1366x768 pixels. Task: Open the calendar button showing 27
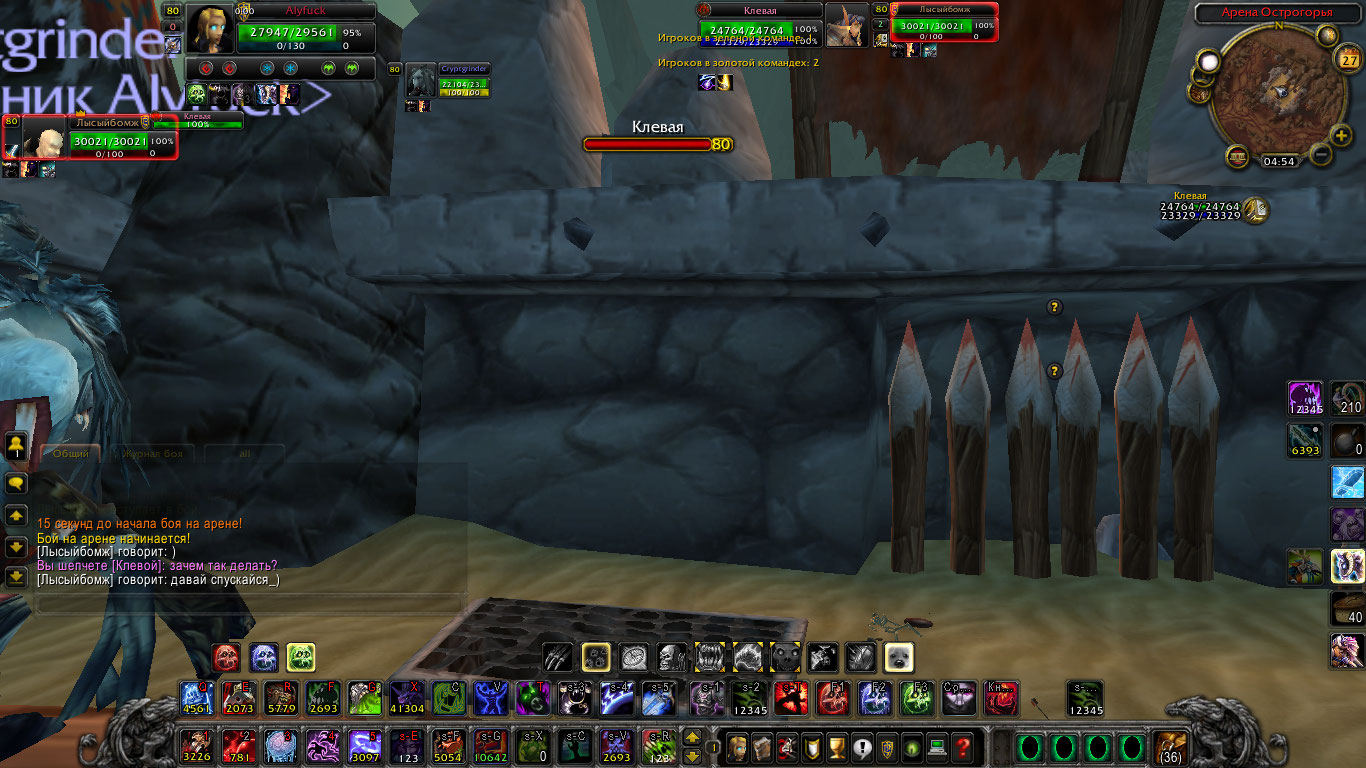point(1347,59)
